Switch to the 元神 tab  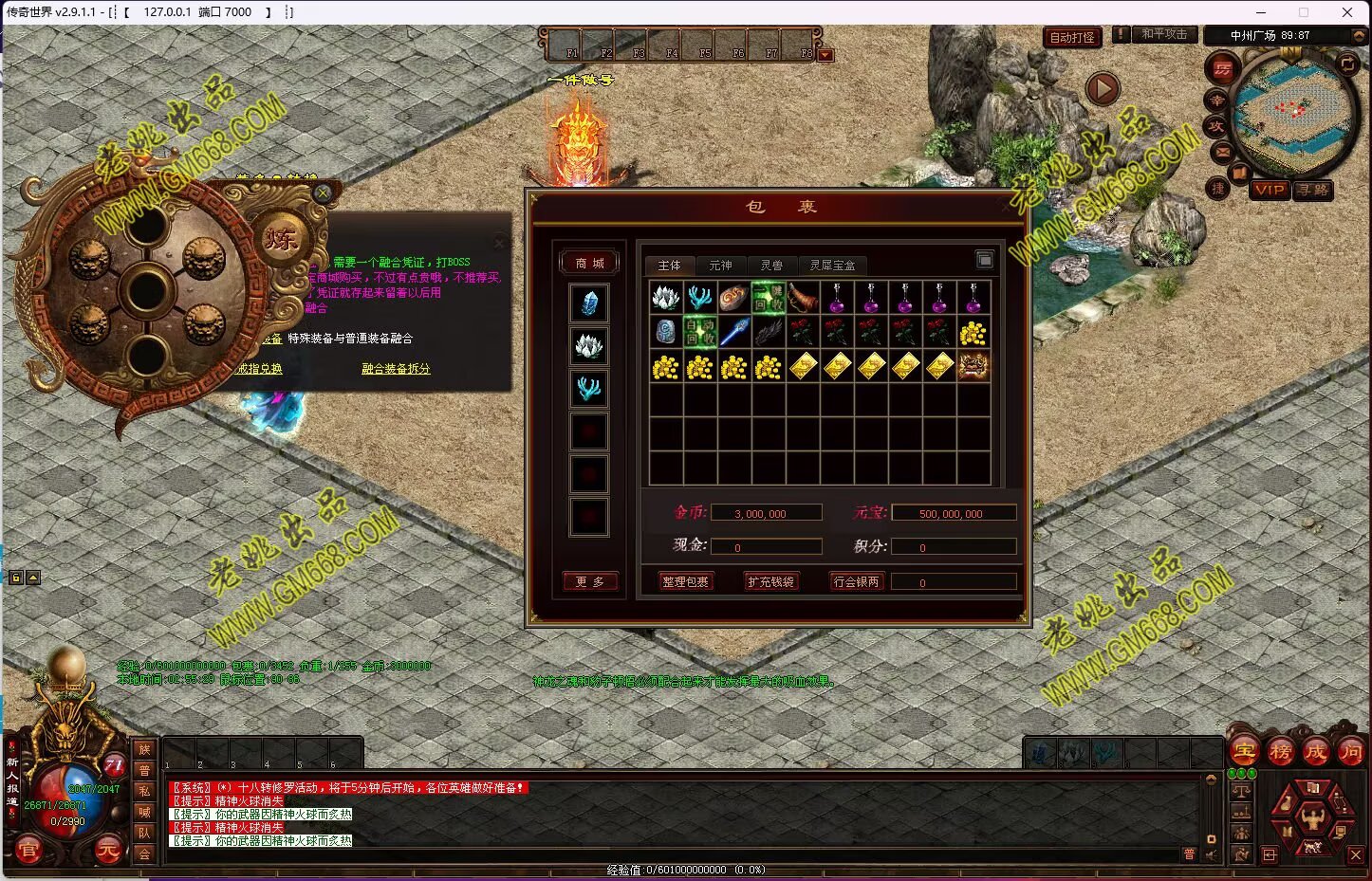tap(720, 266)
